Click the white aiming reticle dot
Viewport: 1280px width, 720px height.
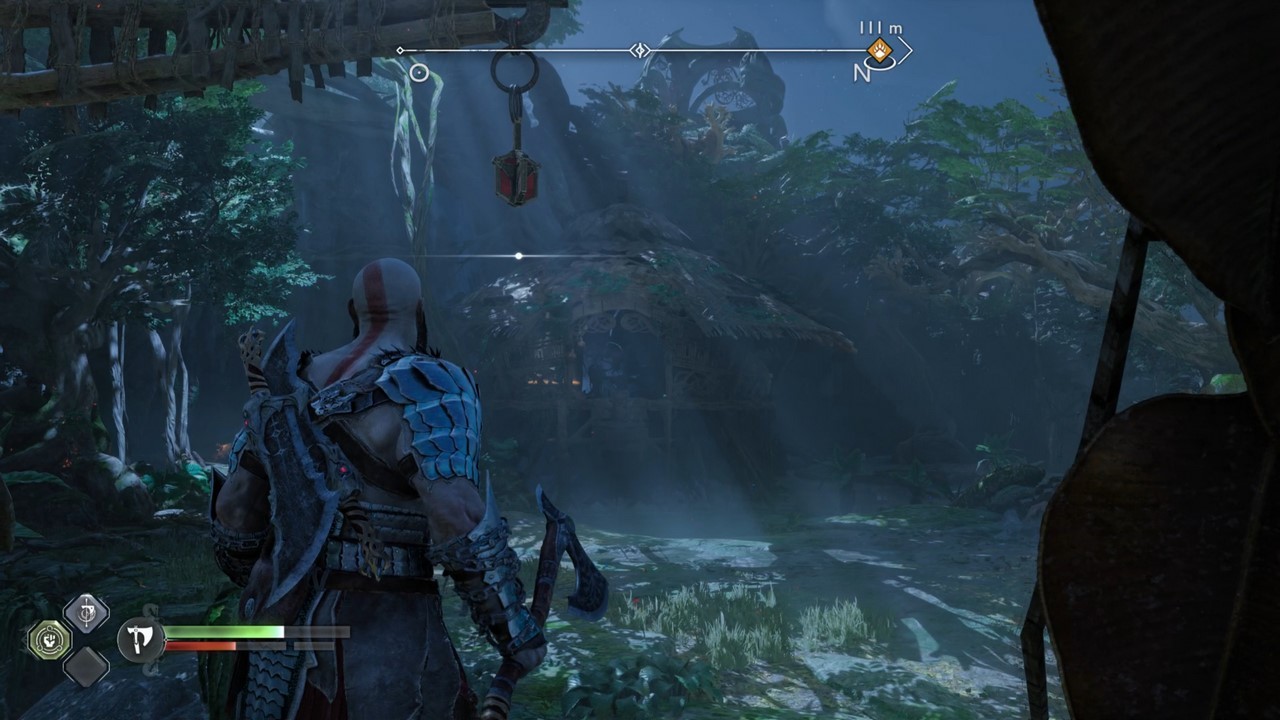point(518,256)
